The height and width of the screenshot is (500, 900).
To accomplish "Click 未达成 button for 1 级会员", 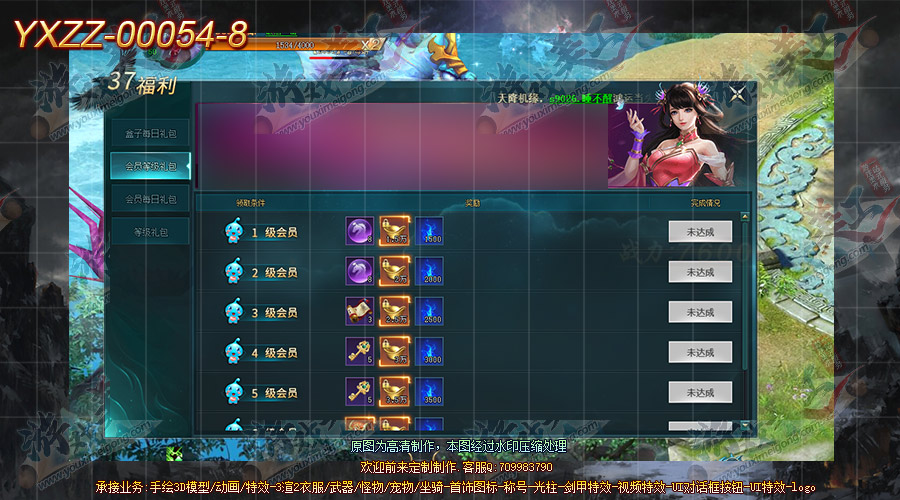I will [x=700, y=232].
